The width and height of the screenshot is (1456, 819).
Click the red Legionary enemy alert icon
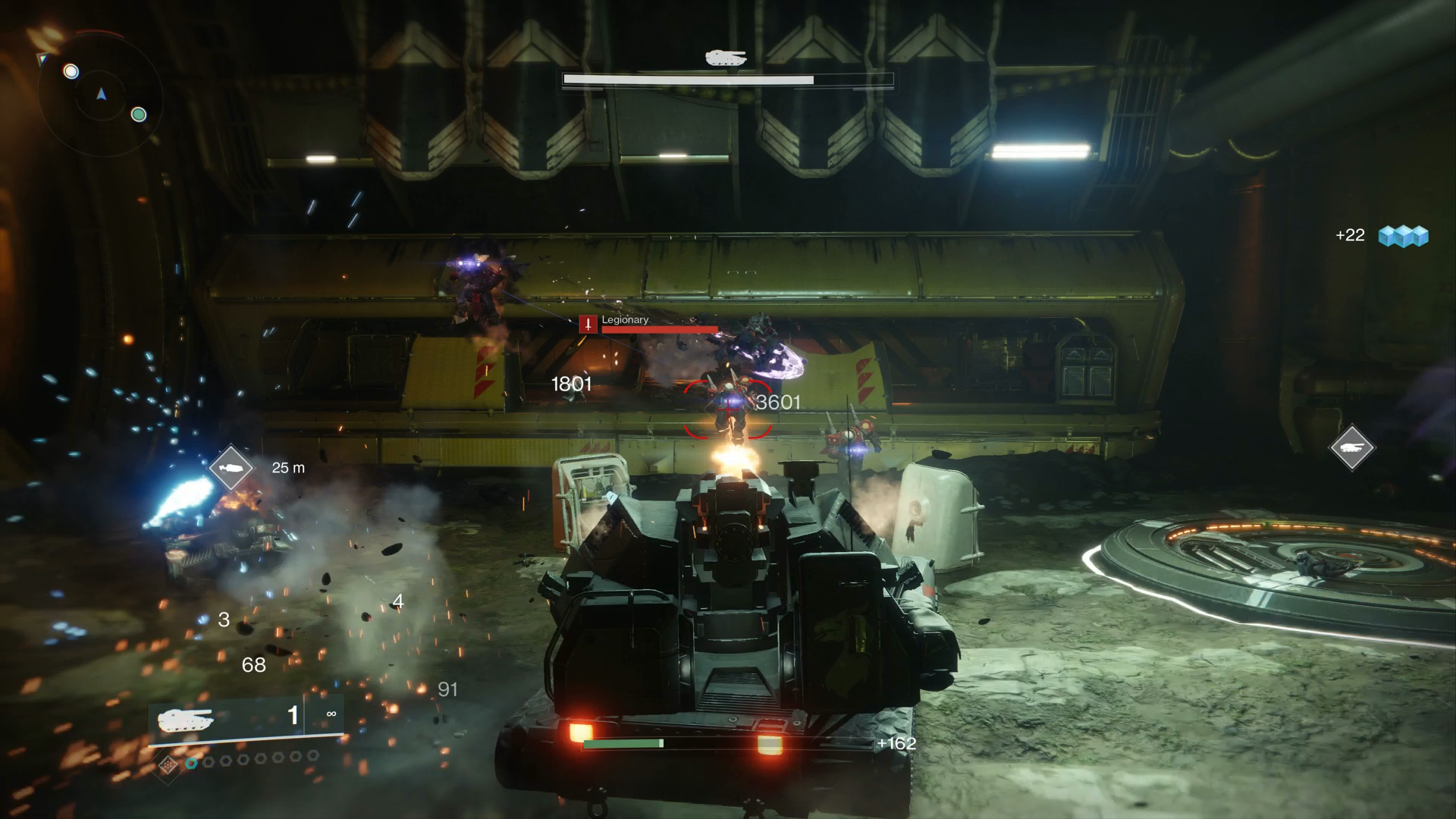point(588,325)
